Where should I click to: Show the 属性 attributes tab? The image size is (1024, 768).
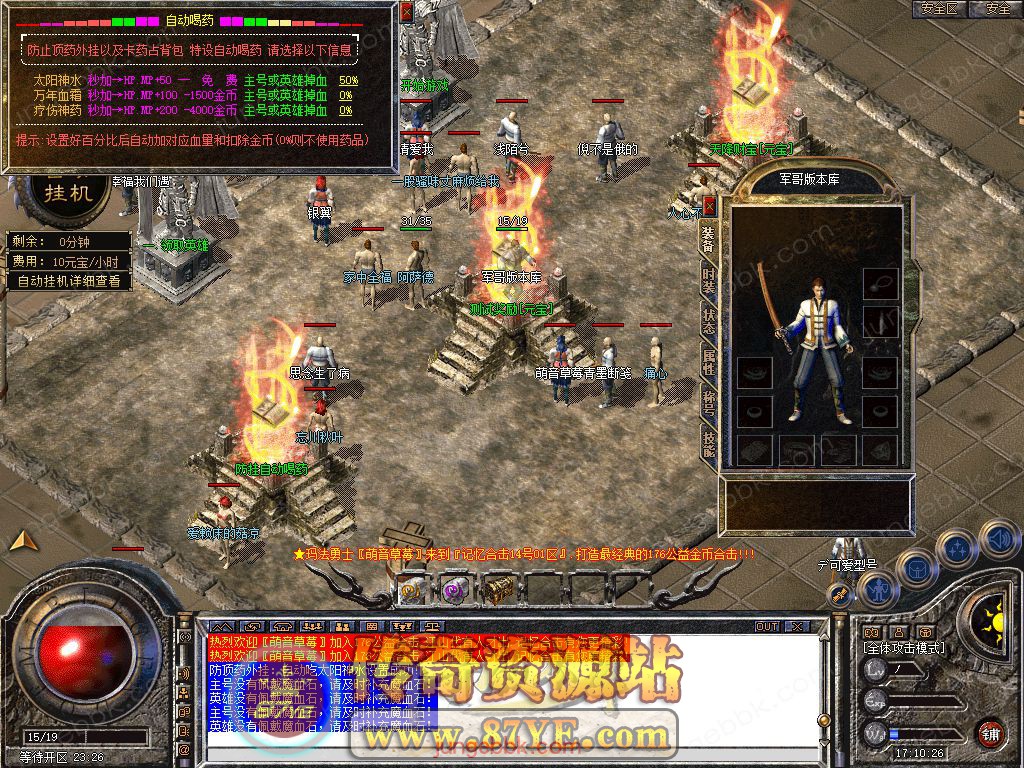pyautogui.click(x=709, y=362)
